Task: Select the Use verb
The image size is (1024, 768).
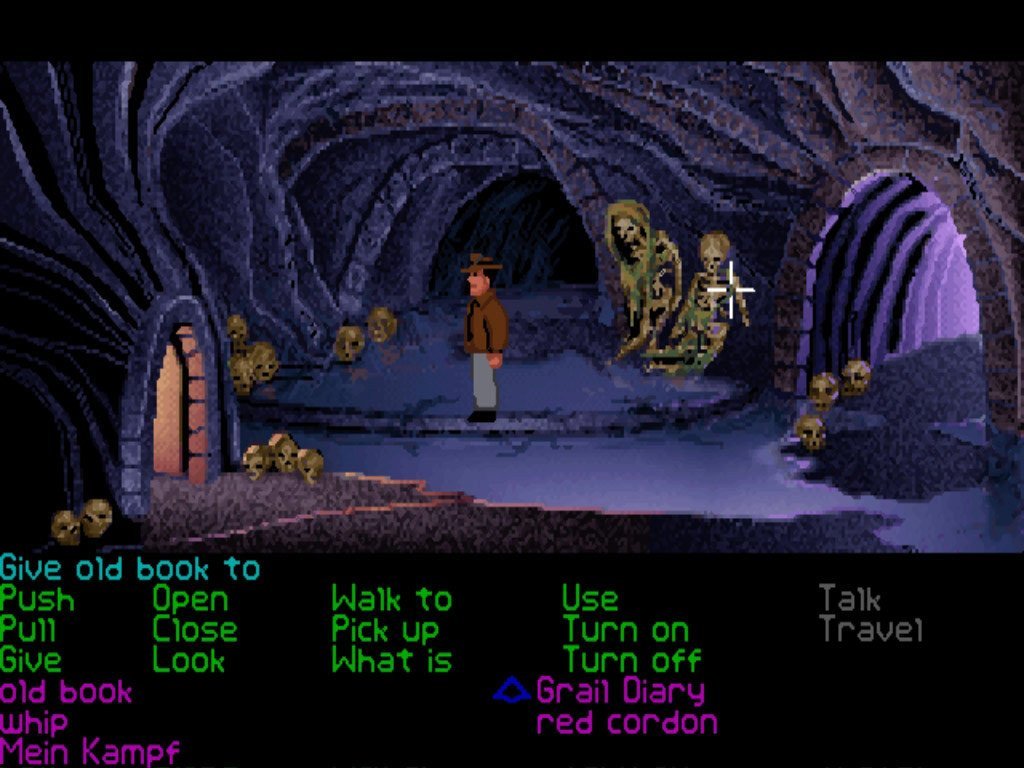Action: click(589, 600)
